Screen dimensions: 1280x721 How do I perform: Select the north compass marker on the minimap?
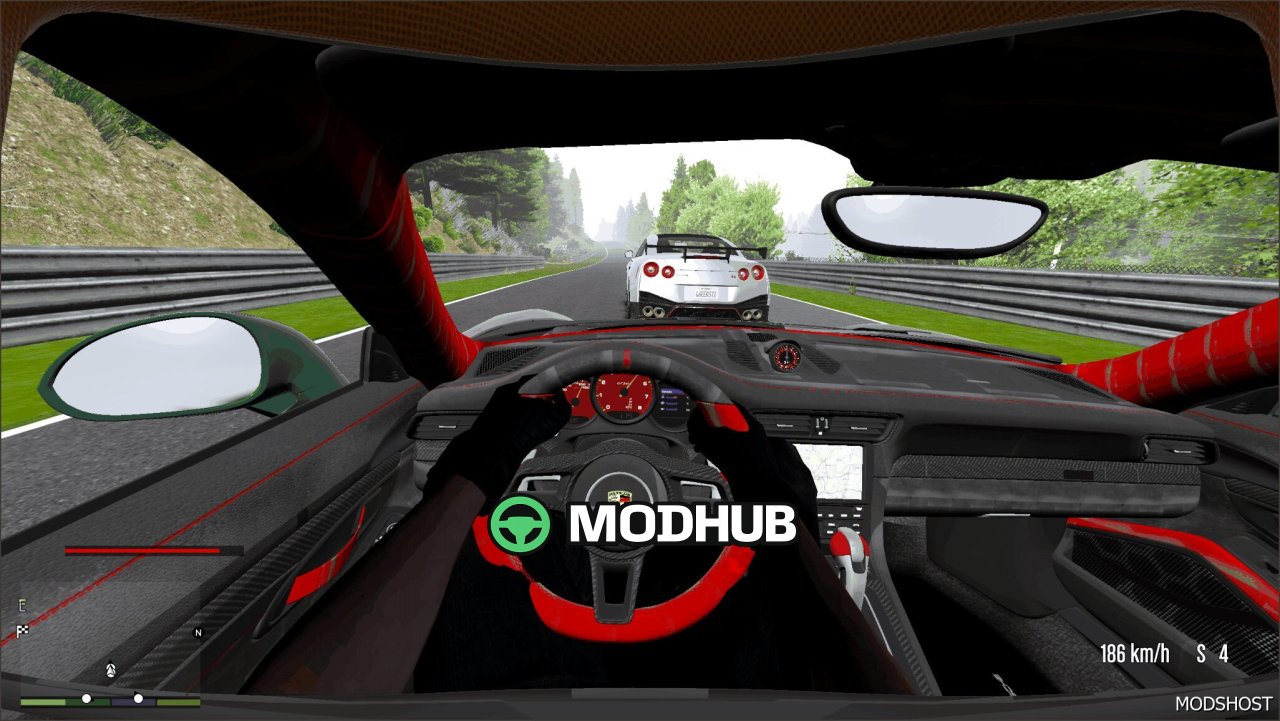[x=198, y=632]
